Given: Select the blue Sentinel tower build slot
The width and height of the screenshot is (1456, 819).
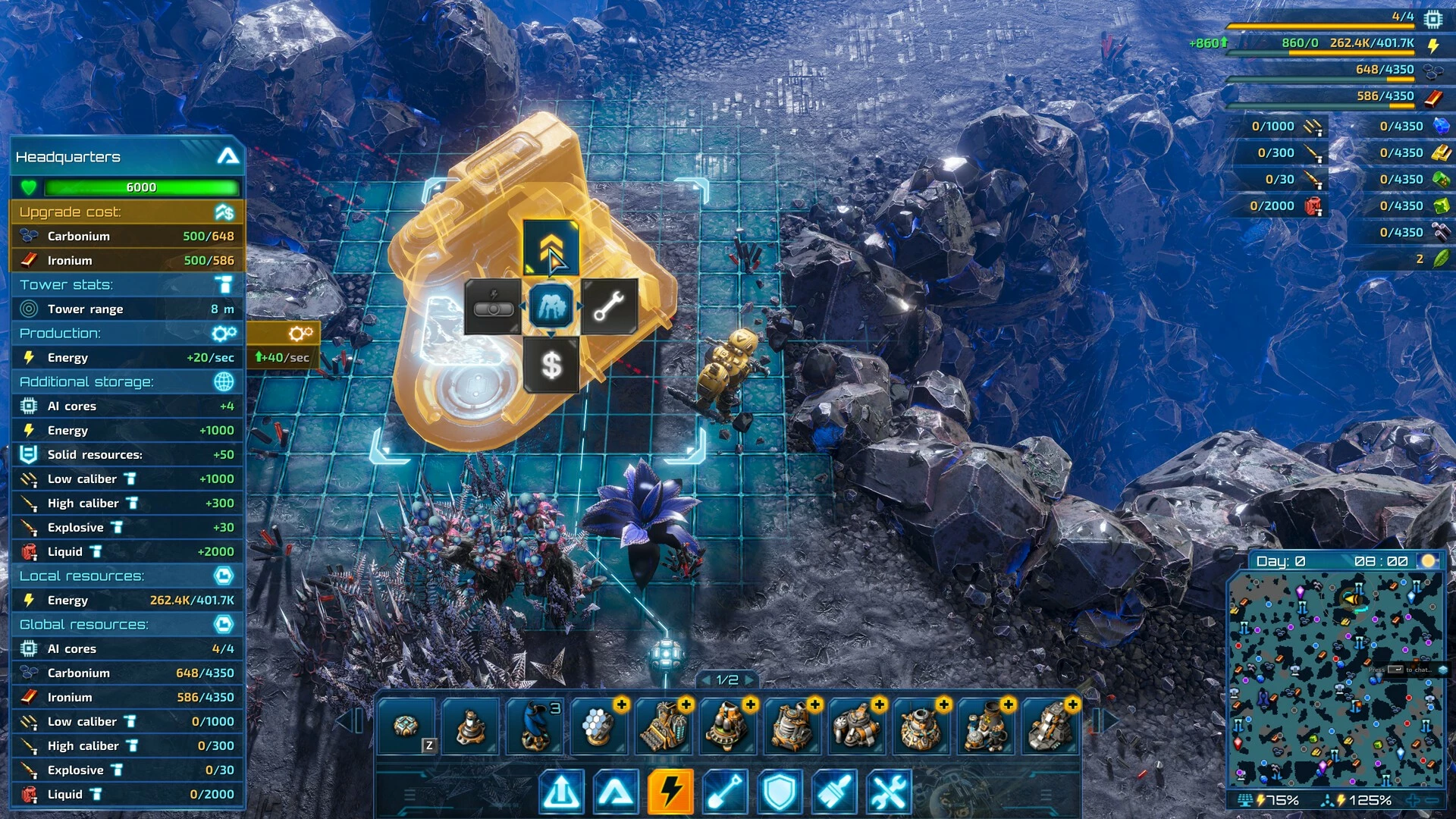Looking at the screenshot, I should tap(535, 726).
